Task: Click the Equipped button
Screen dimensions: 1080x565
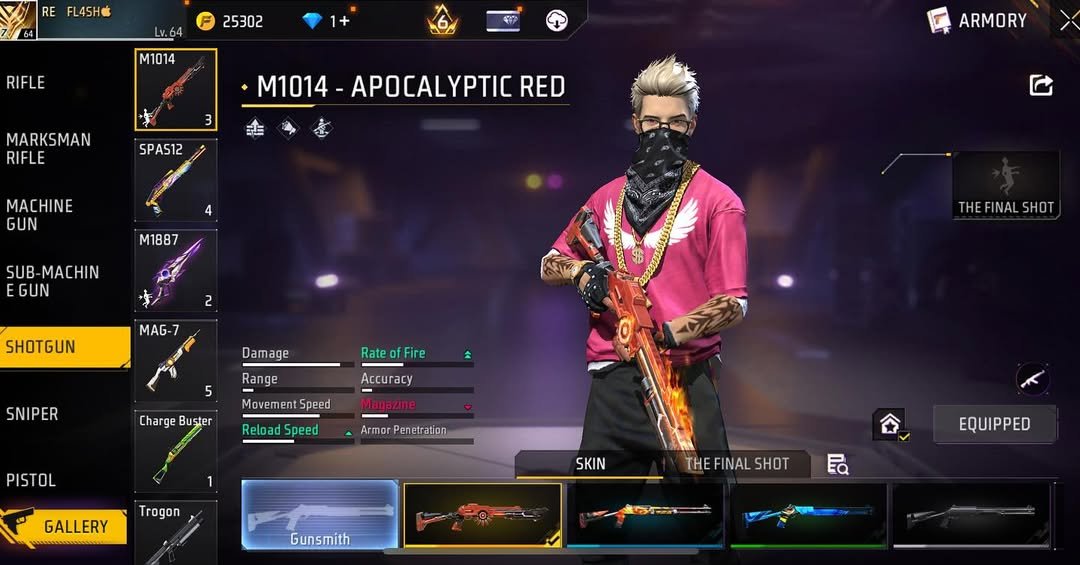Action: 994,424
